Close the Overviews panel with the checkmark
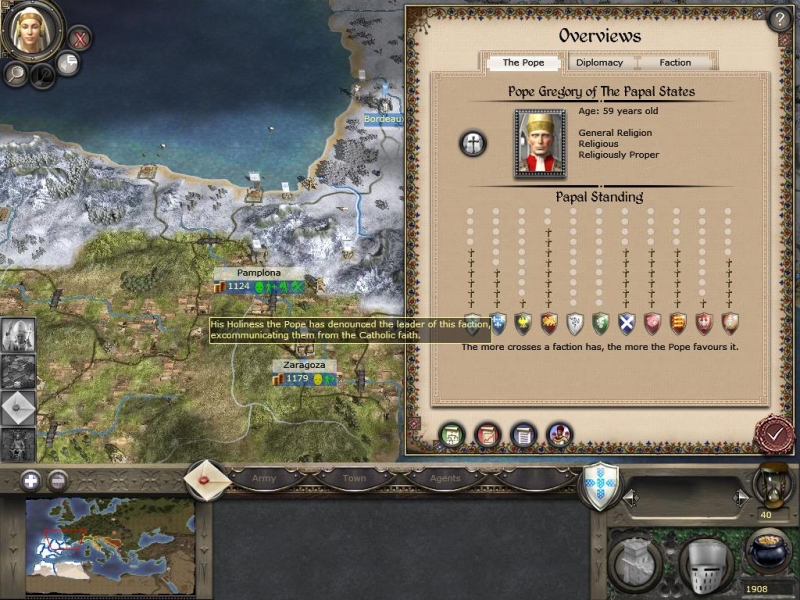800x600 pixels. point(774,434)
